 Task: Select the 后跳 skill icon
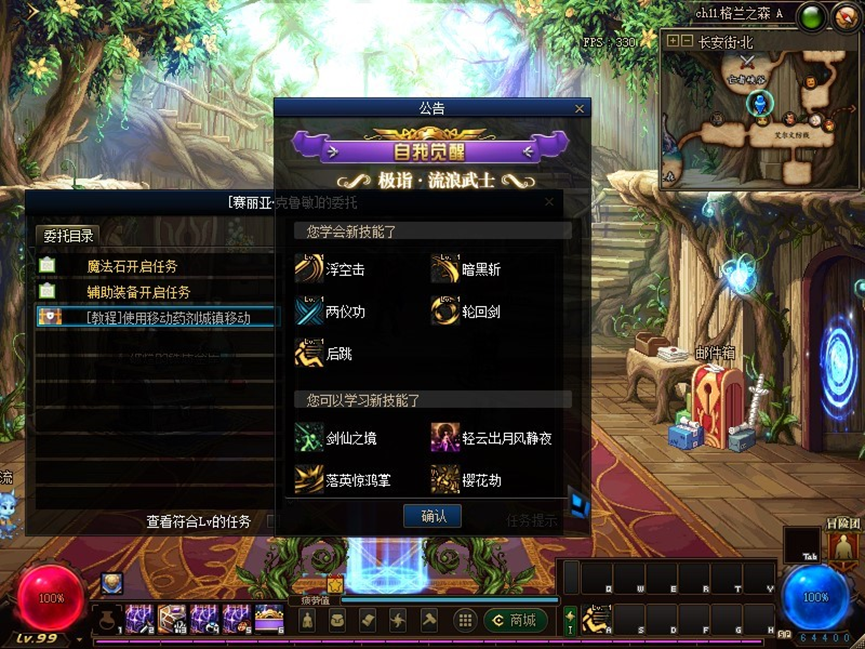click(x=310, y=353)
